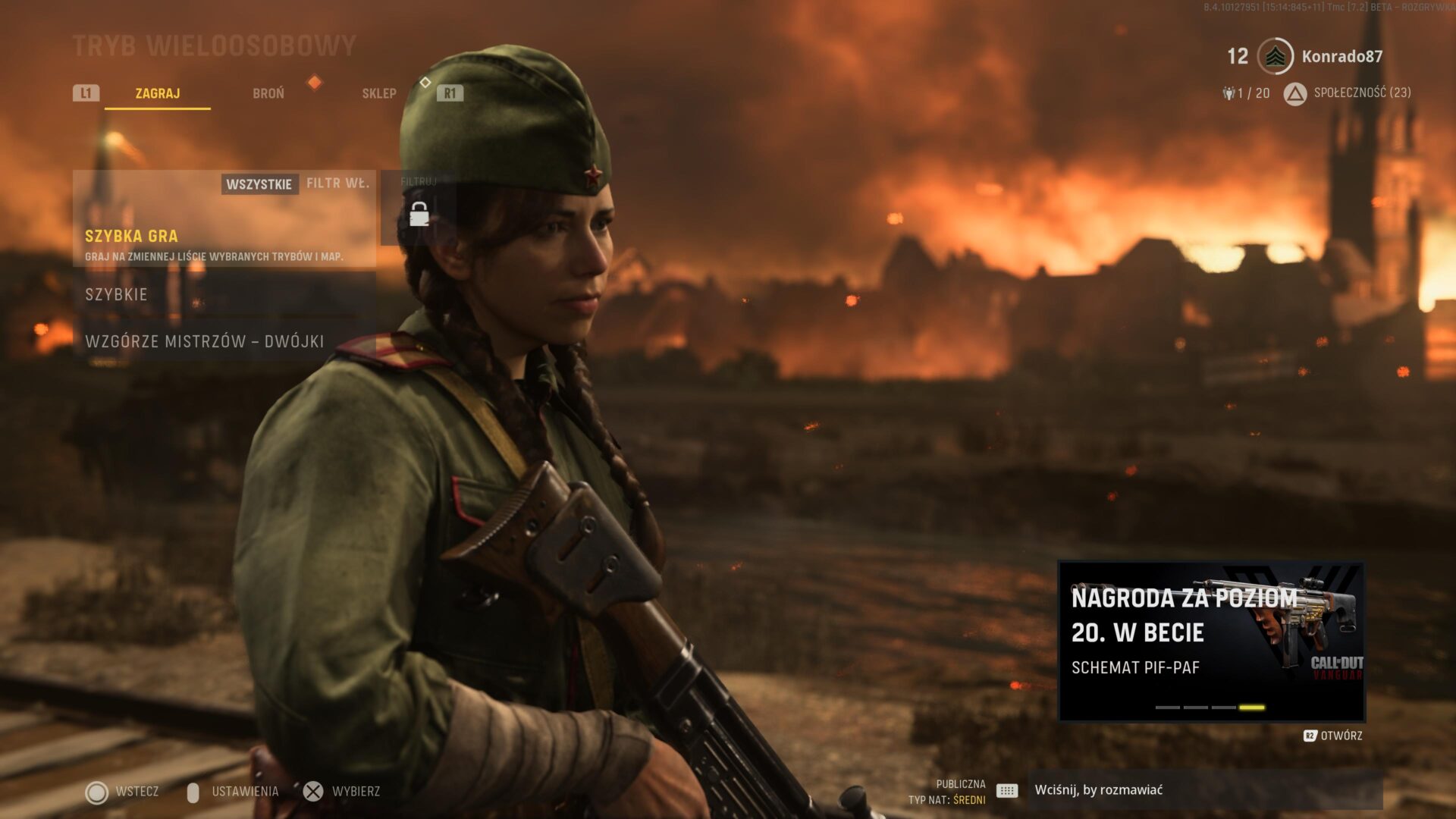Choose the SZYBKIE mode entry

(x=224, y=294)
